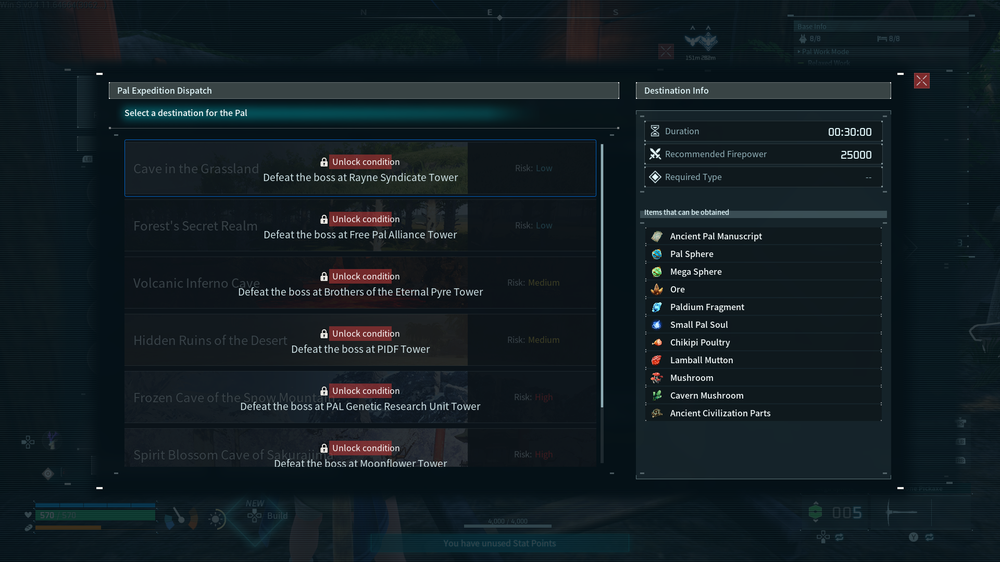Select the Small Pal Soul entry
This screenshot has height=562, width=1000.
pyautogui.click(x=698, y=325)
